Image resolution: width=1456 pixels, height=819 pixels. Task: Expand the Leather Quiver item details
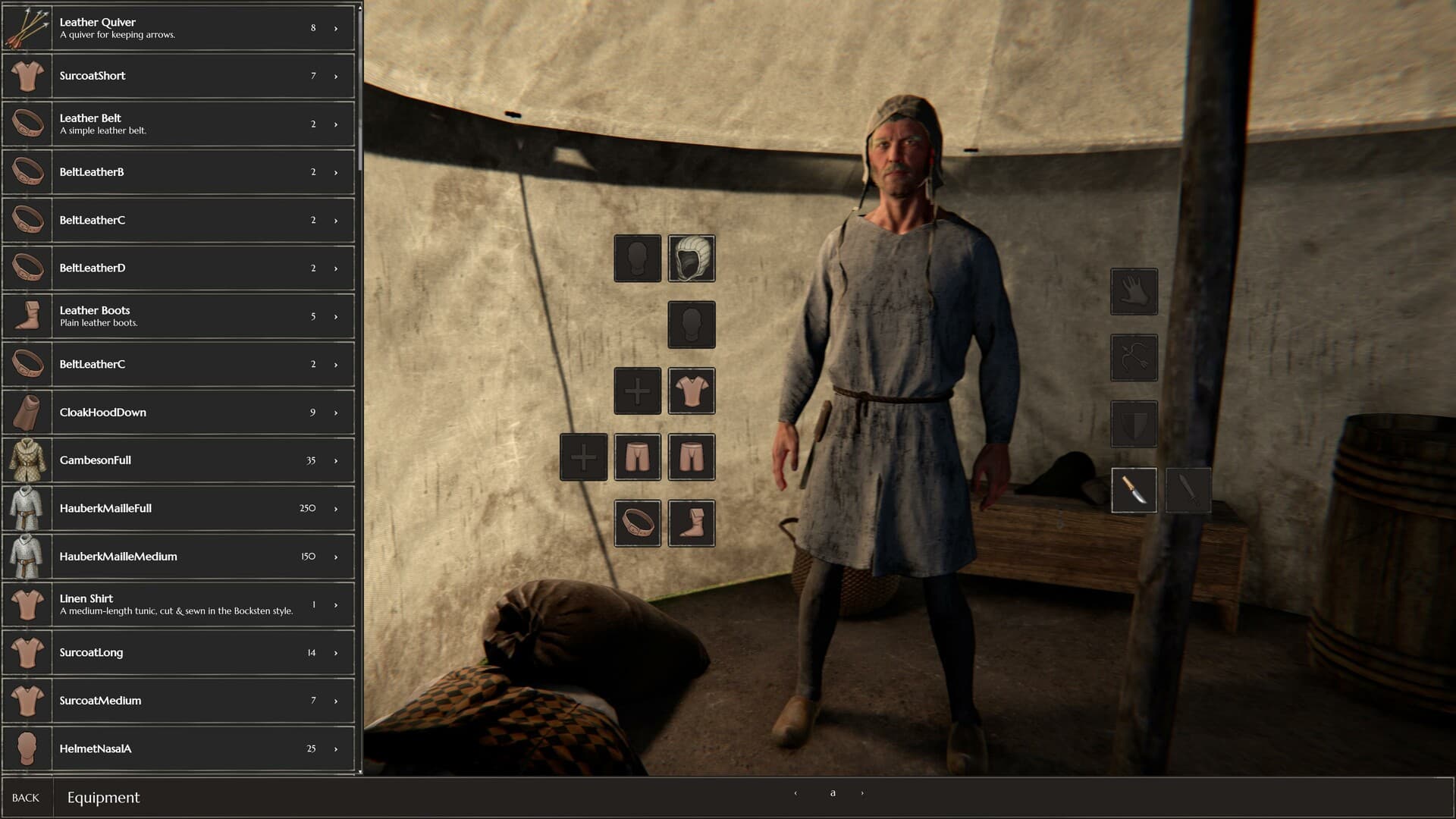click(x=334, y=28)
